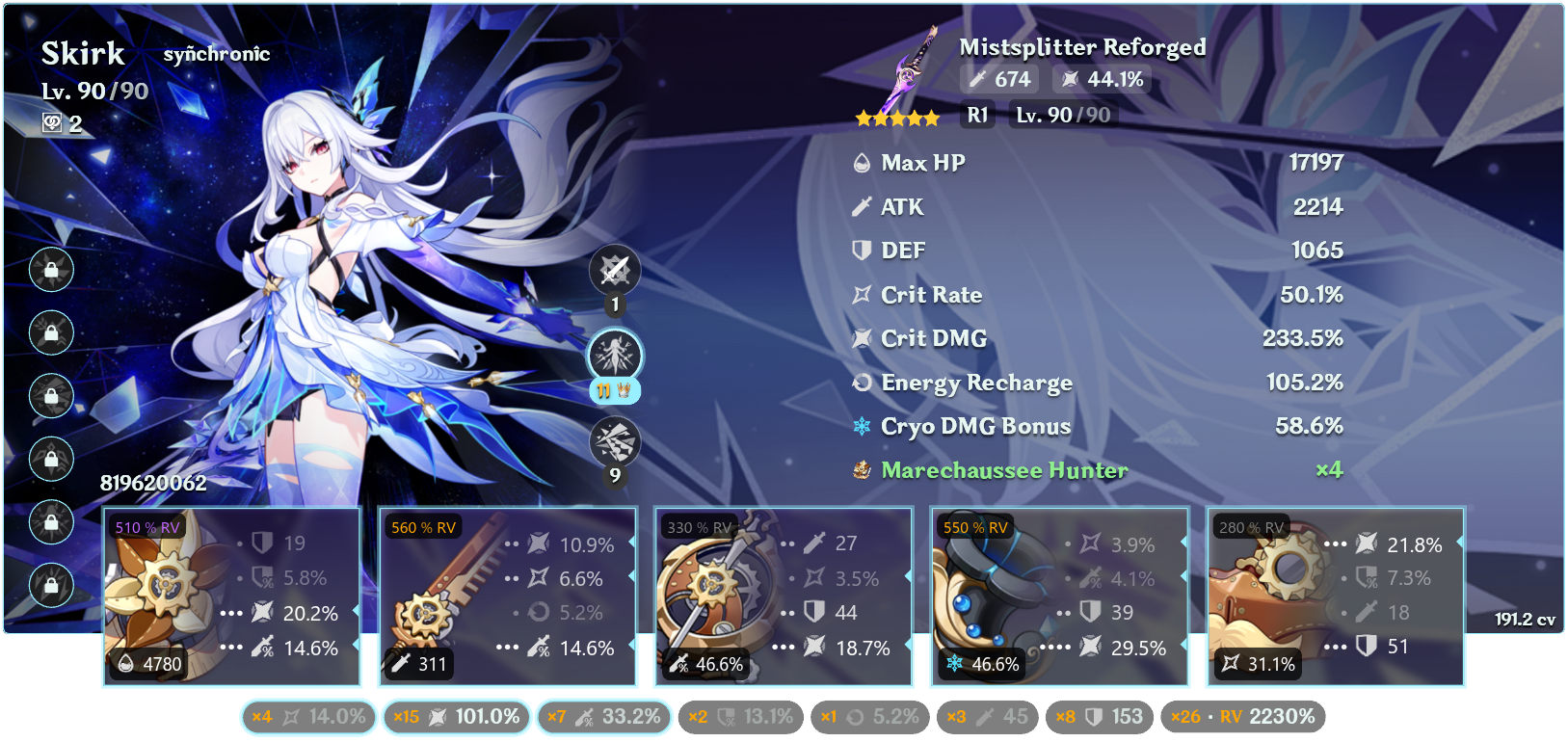Click the synchronic player name label
This screenshot has height=742, width=1568.
click(217, 54)
